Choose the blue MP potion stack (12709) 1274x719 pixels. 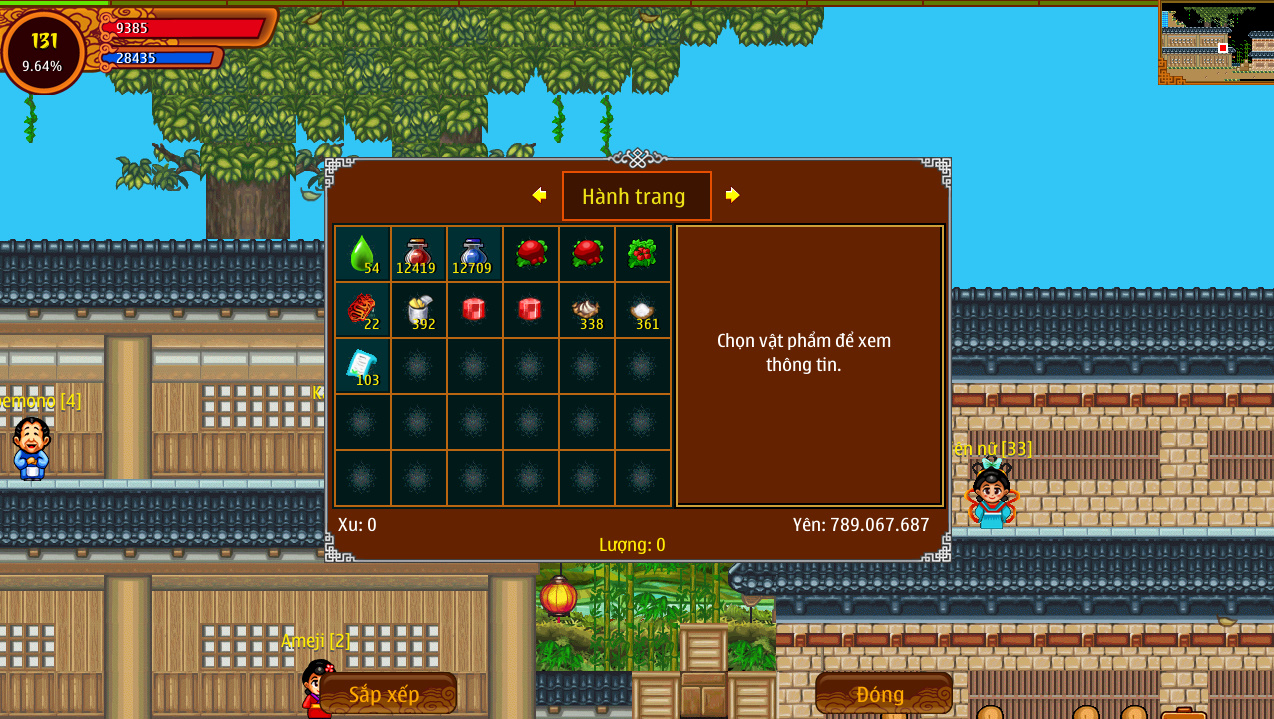pyautogui.click(x=474, y=254)
